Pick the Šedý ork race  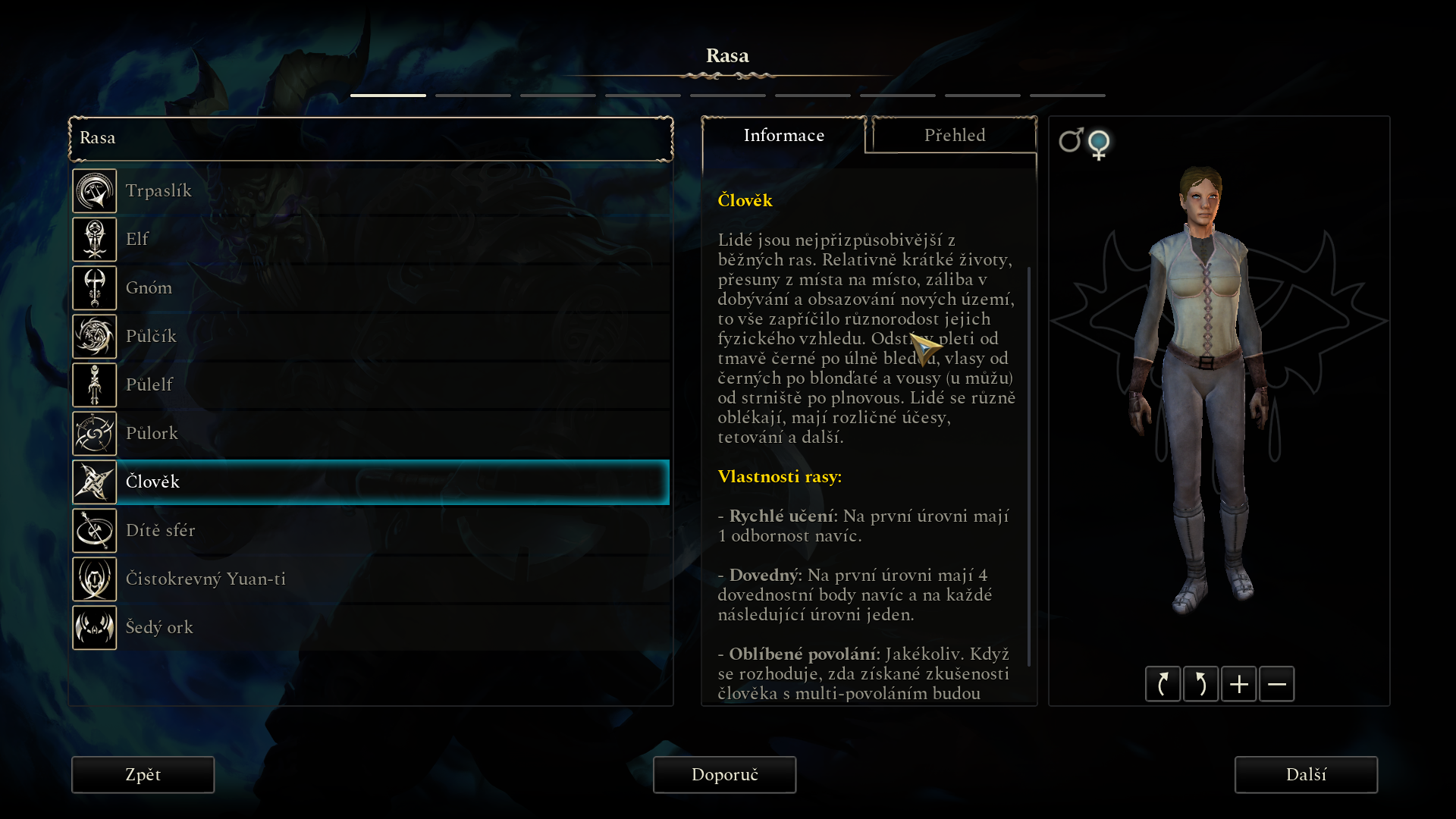pos(370,628)
